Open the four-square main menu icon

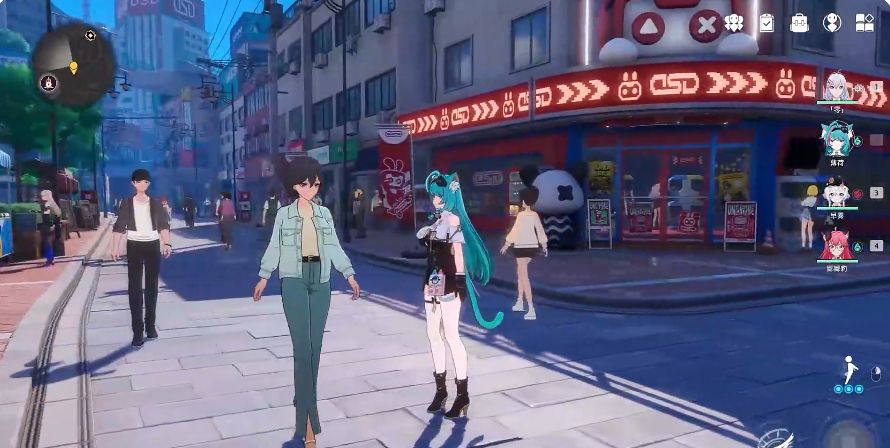point(865,22)
